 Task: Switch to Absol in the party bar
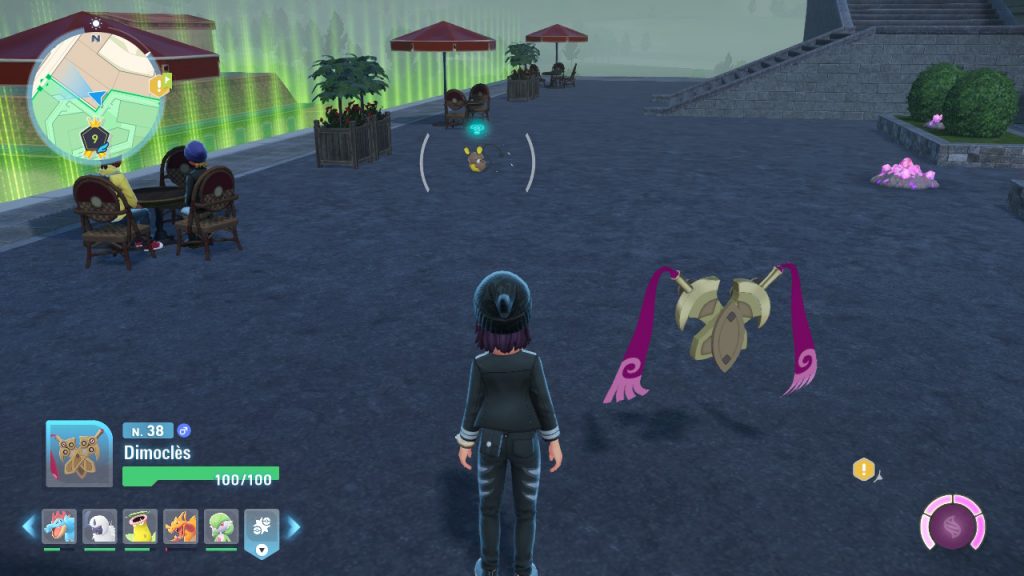[x=100, y=526]
